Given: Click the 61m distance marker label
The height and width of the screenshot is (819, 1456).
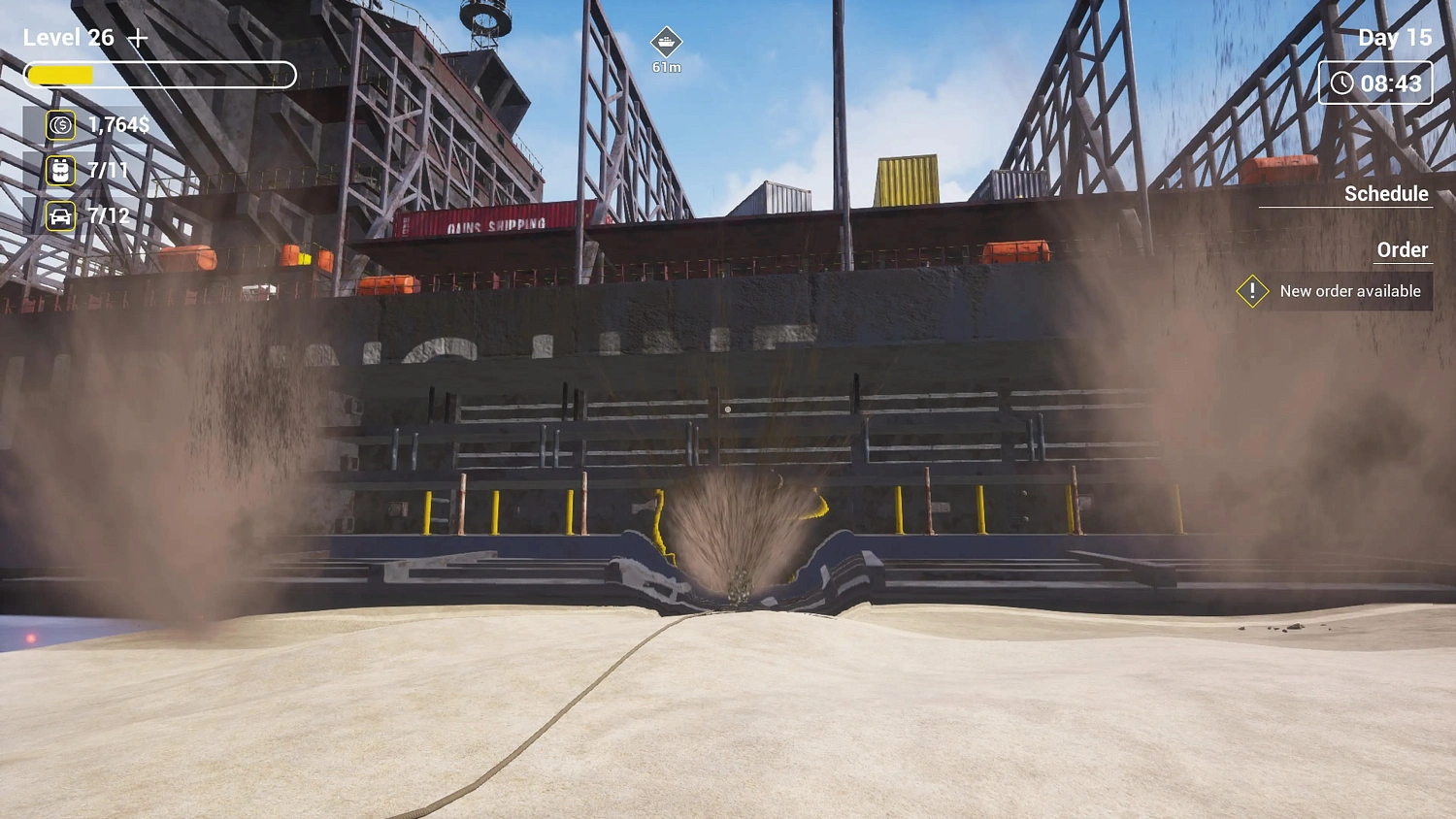Looking at the screenshot, I should (x=667, y=67).
